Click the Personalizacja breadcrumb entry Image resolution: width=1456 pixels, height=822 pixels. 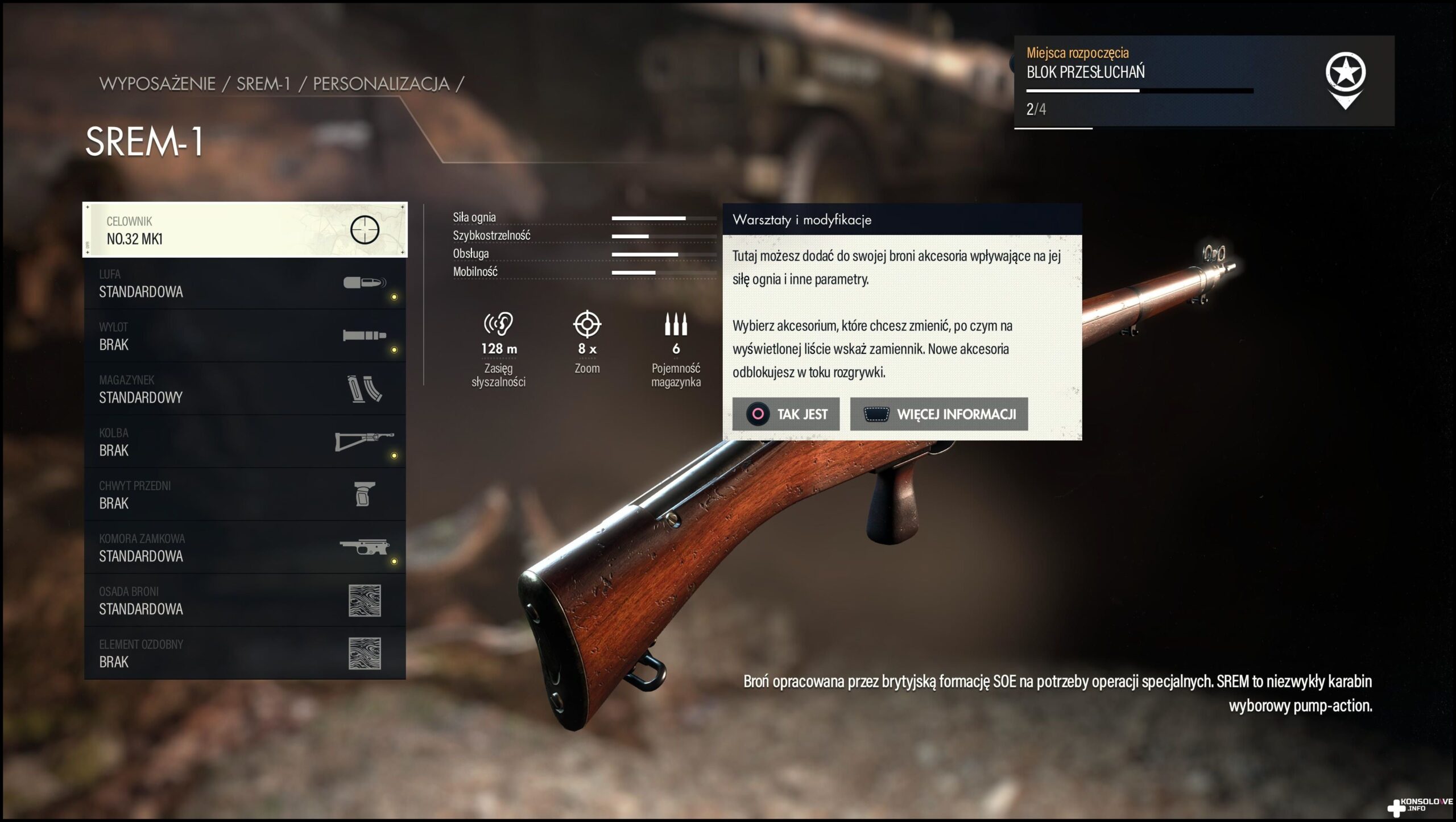pos(381,84)
